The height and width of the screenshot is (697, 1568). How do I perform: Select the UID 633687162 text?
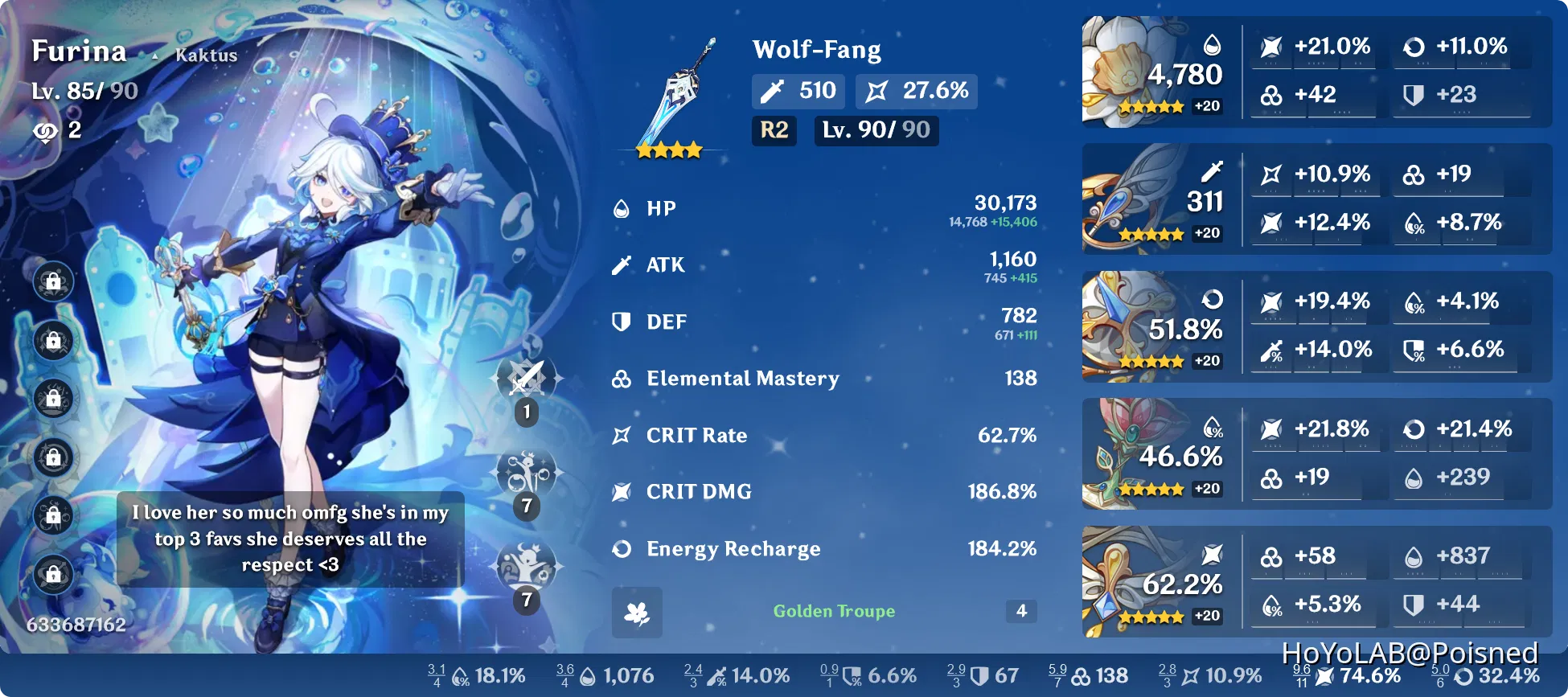click(76, 623)
